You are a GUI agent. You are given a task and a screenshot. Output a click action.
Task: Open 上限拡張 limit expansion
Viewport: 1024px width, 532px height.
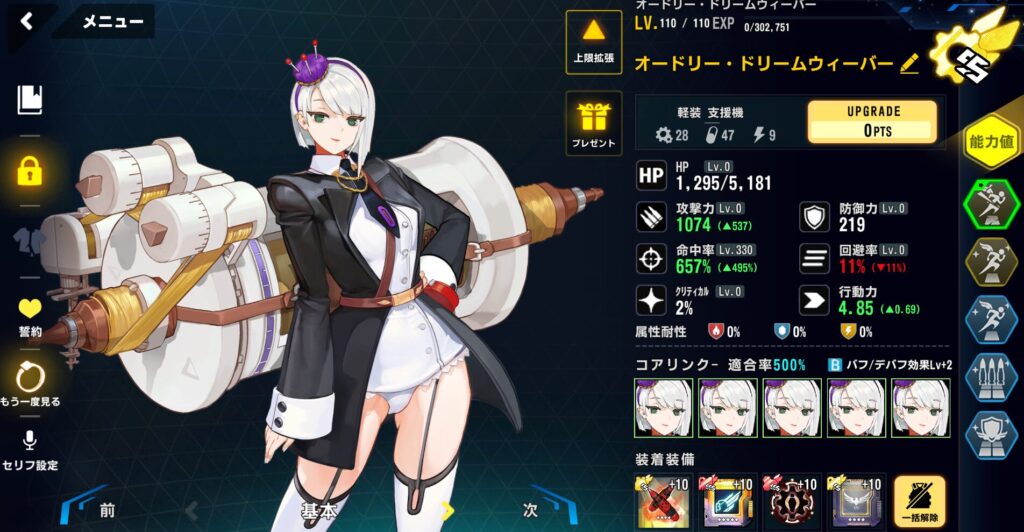(x=594, y=42)
